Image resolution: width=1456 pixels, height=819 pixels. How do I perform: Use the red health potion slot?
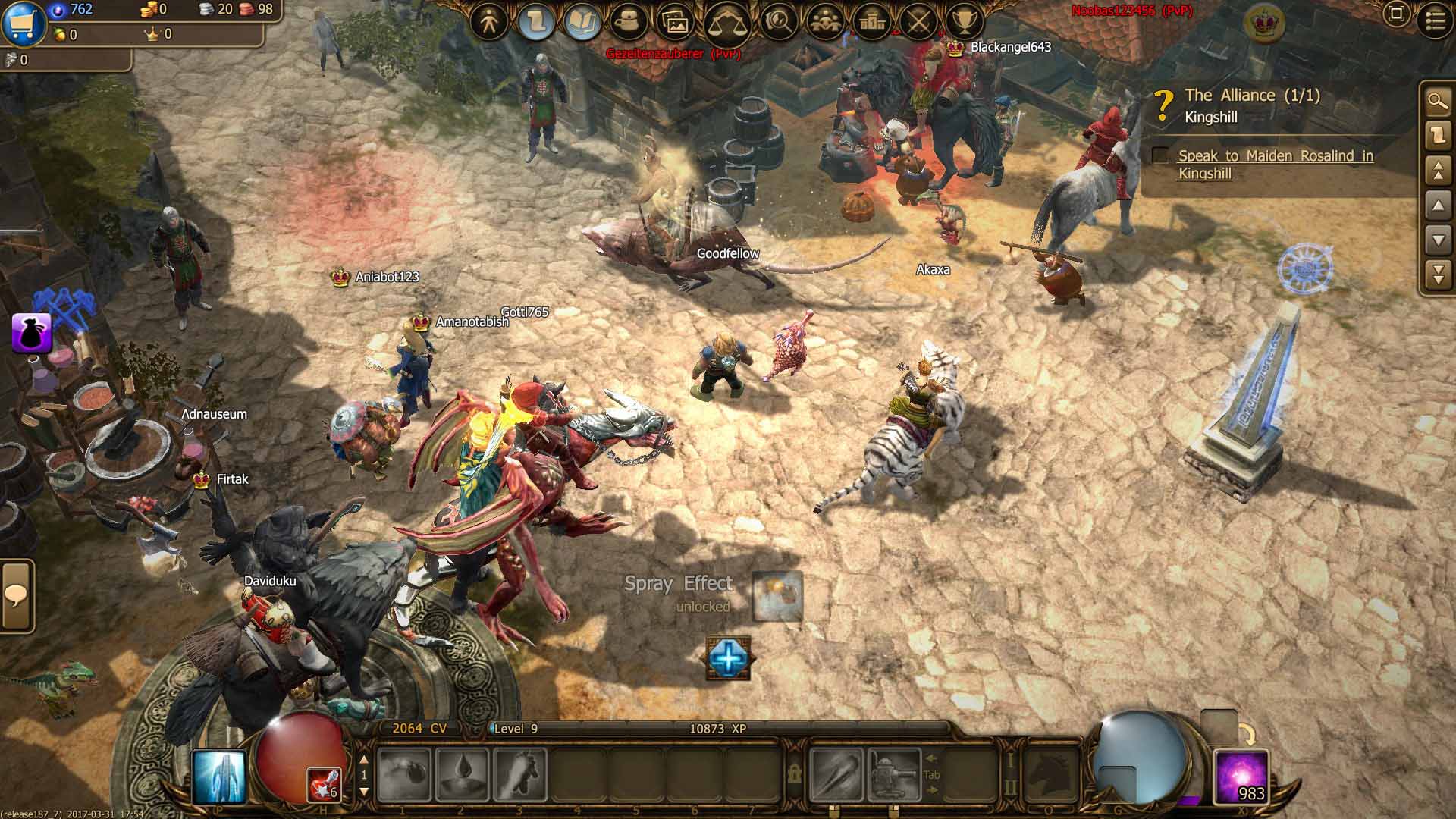pos(325,784)
